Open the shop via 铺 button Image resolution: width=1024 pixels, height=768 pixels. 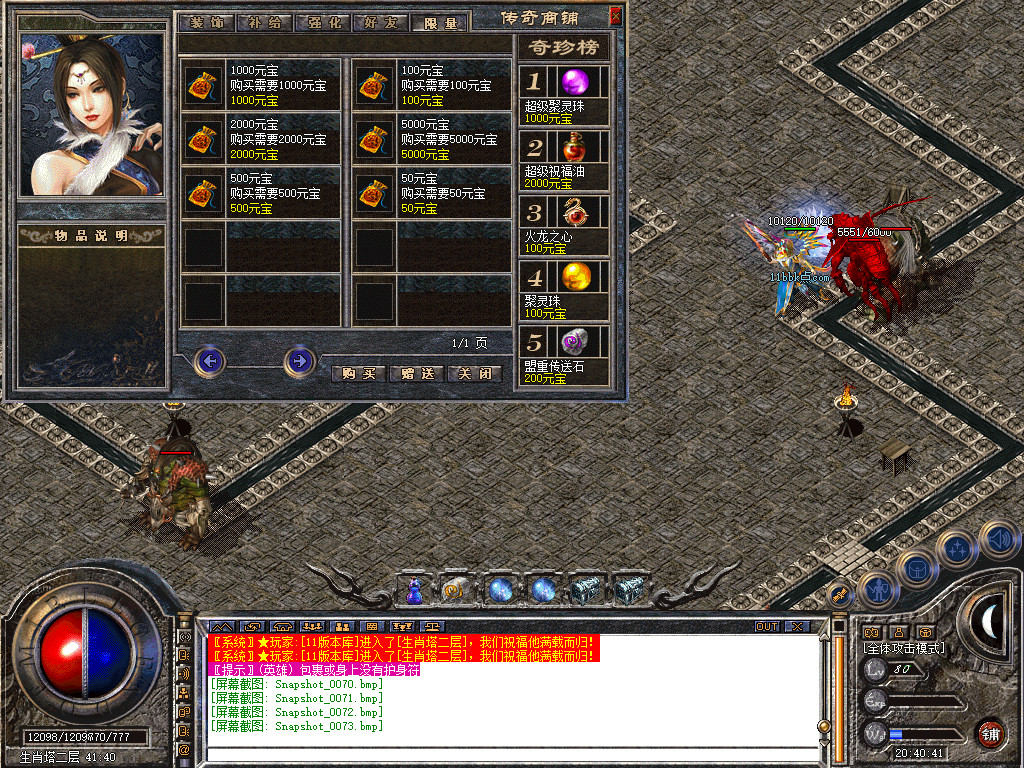(990, 733)
